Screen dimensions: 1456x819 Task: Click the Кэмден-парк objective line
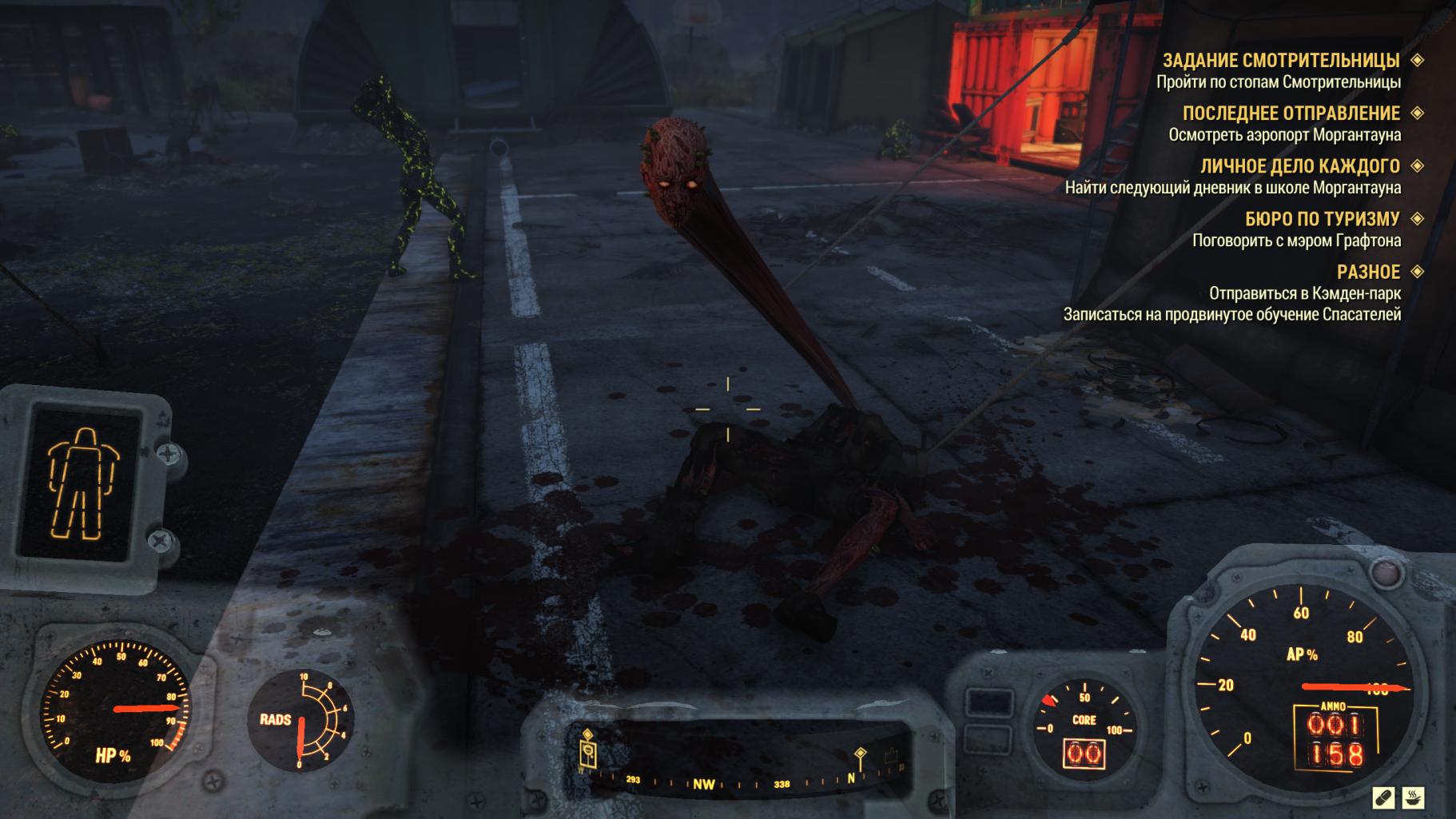[1304, 293]
